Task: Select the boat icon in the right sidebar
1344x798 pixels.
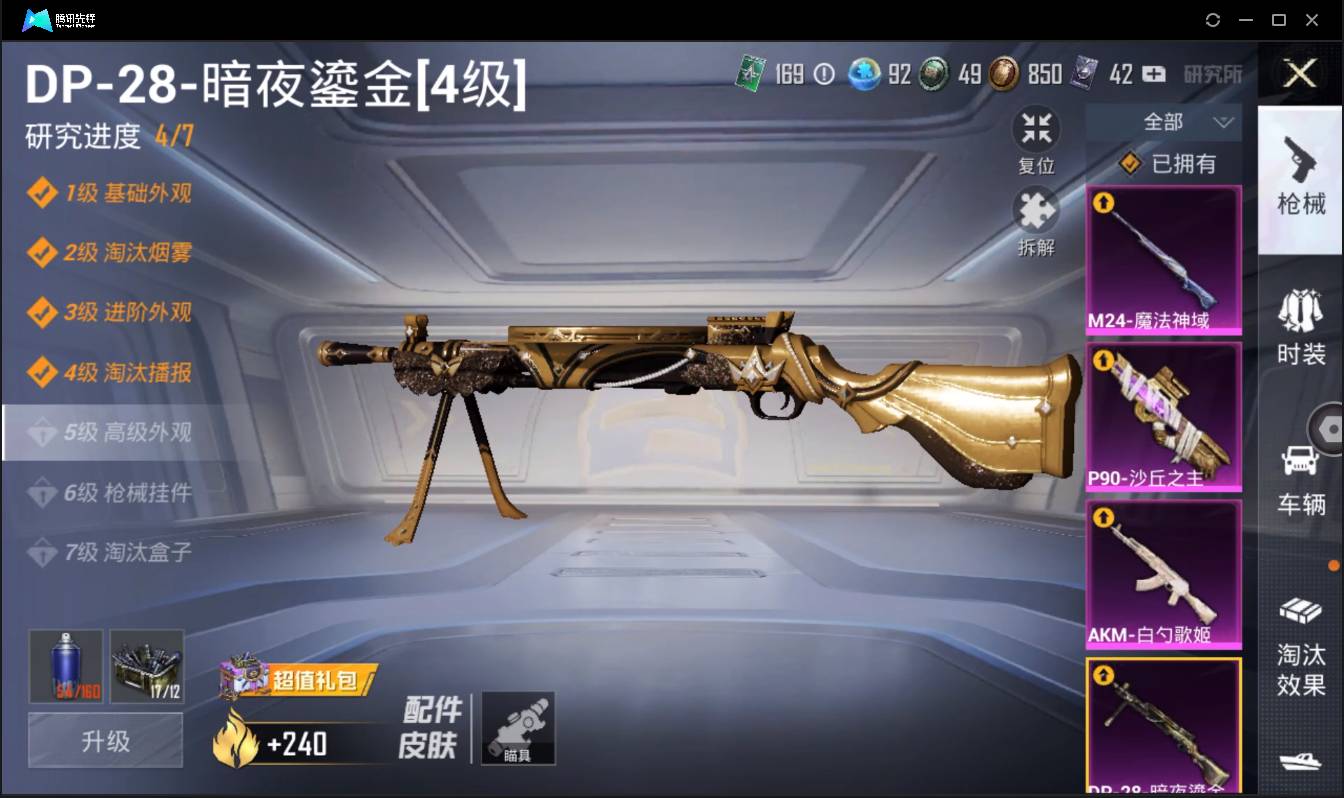Action: (1301, 760)
